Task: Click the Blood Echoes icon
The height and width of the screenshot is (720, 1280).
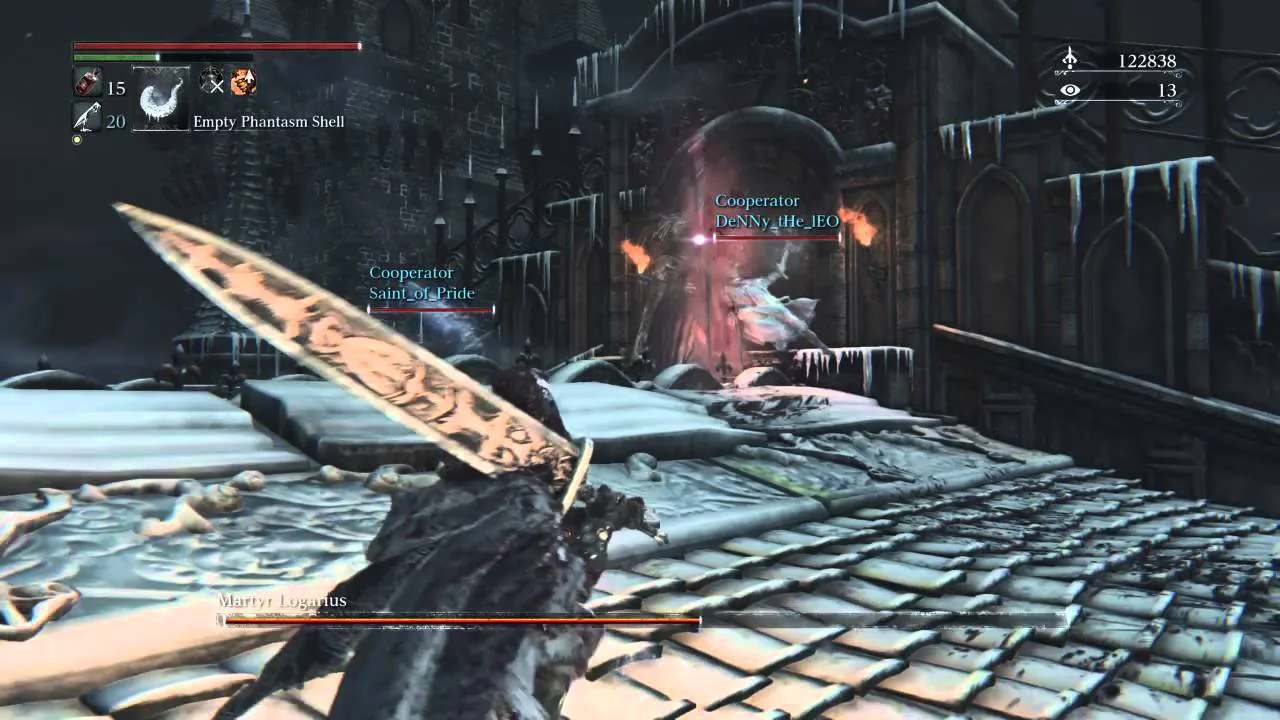Action: click(1069, 61)
